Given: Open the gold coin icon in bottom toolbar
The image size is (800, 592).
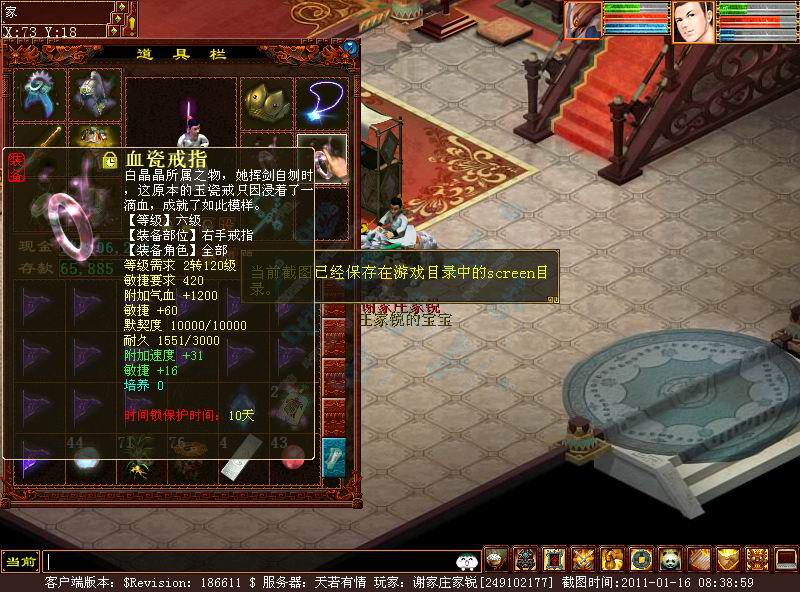Looking at the screenshot, I should click(x=641, y=559).
